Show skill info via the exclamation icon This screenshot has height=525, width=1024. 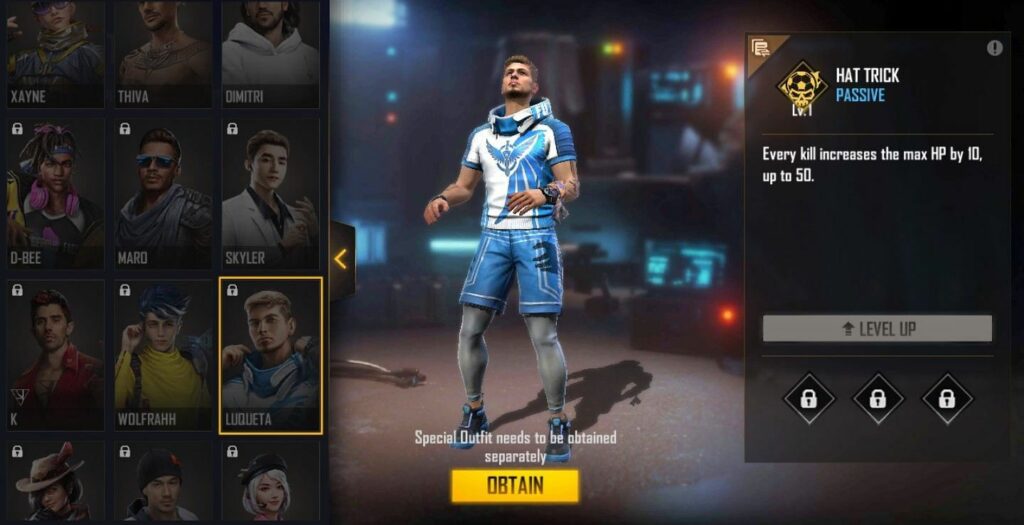pos(994,48)
